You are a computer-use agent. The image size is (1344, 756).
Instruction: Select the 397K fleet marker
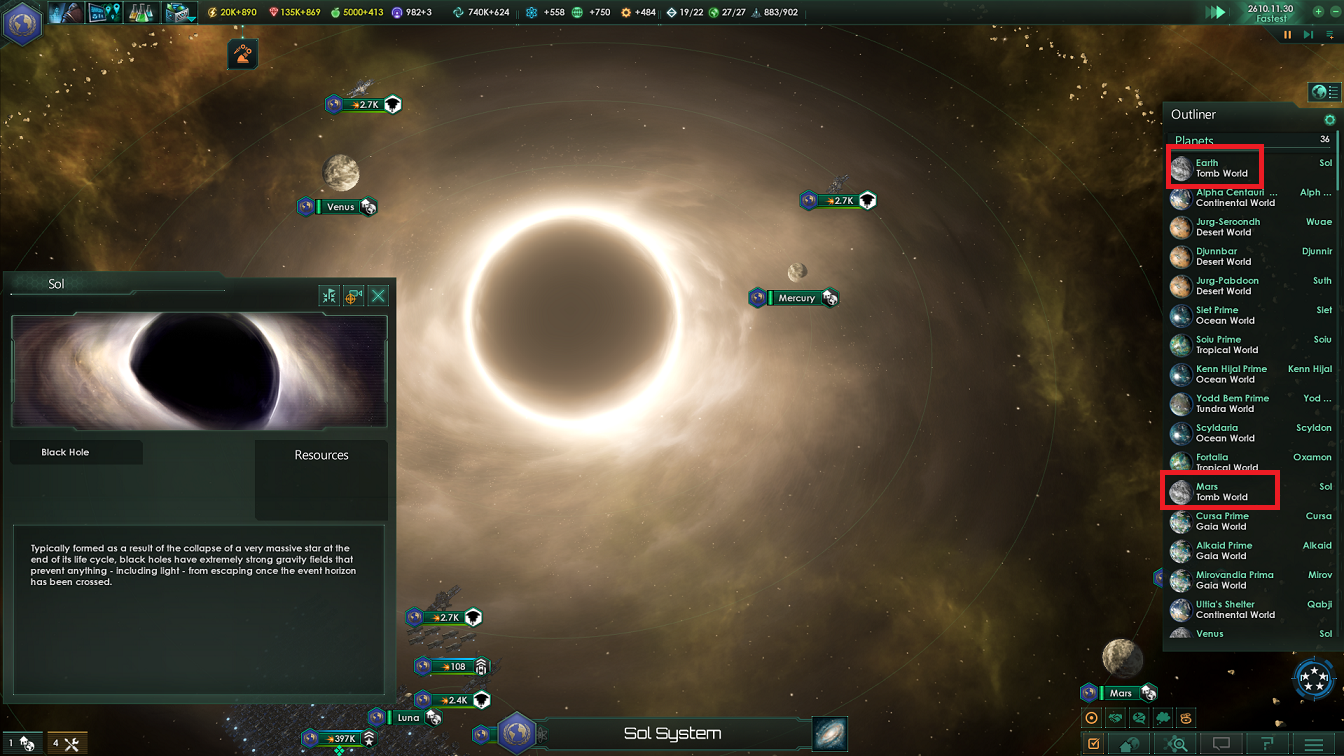click(x=340, y=739)
